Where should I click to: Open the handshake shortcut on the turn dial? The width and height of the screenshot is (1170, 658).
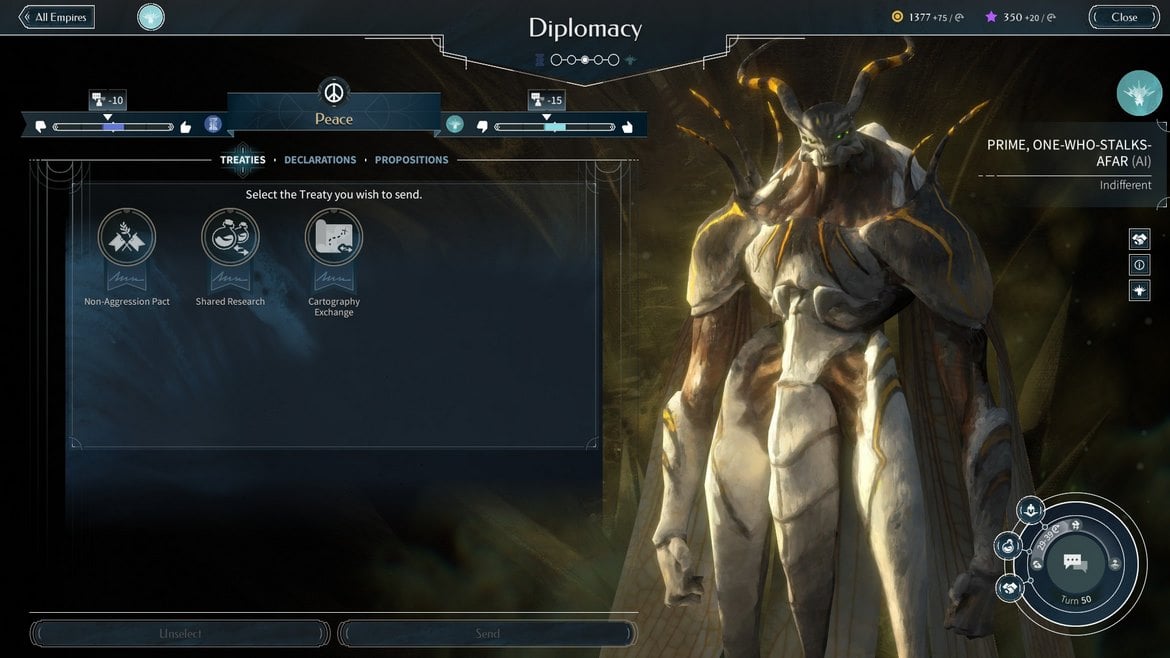(1010, 587)
